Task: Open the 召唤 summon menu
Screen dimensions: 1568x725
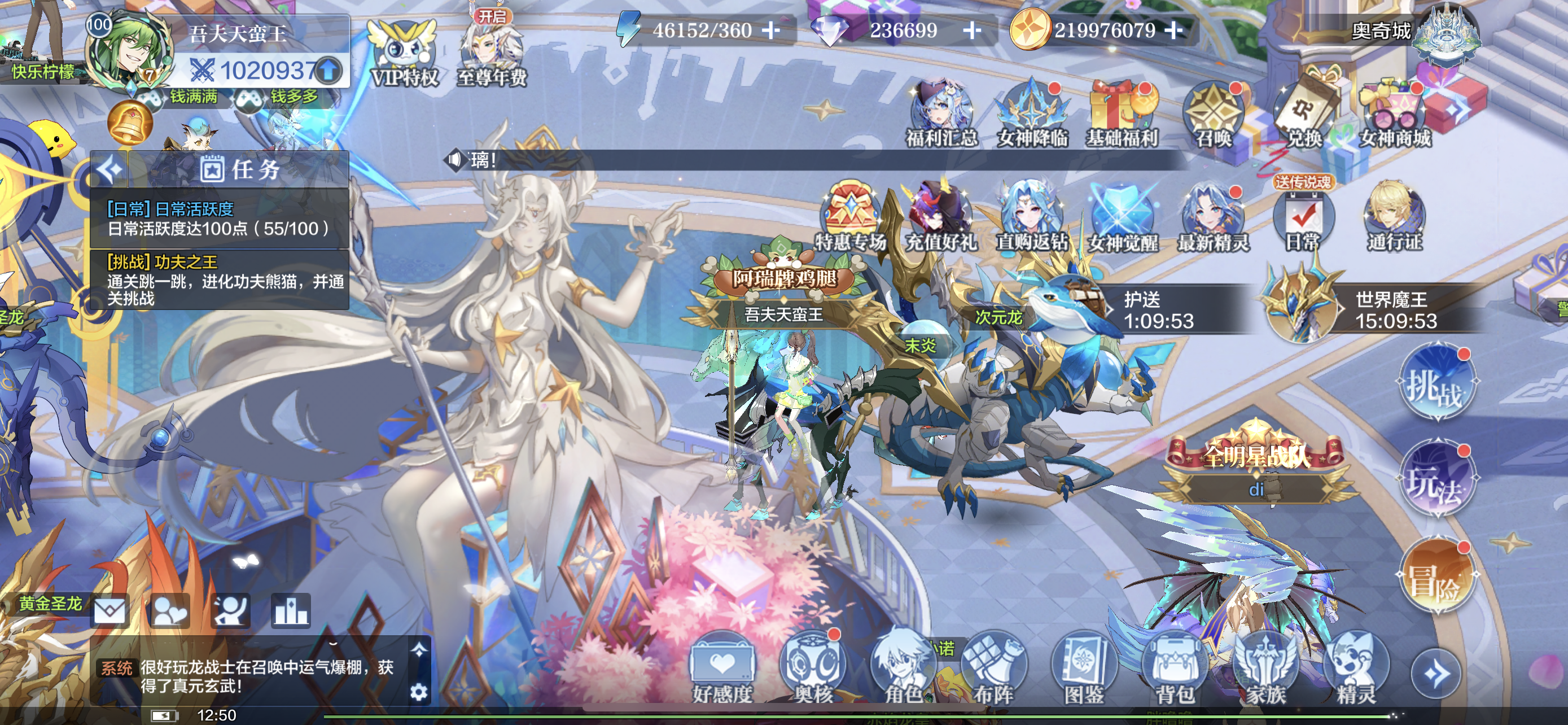Action: coord(1214,116)
